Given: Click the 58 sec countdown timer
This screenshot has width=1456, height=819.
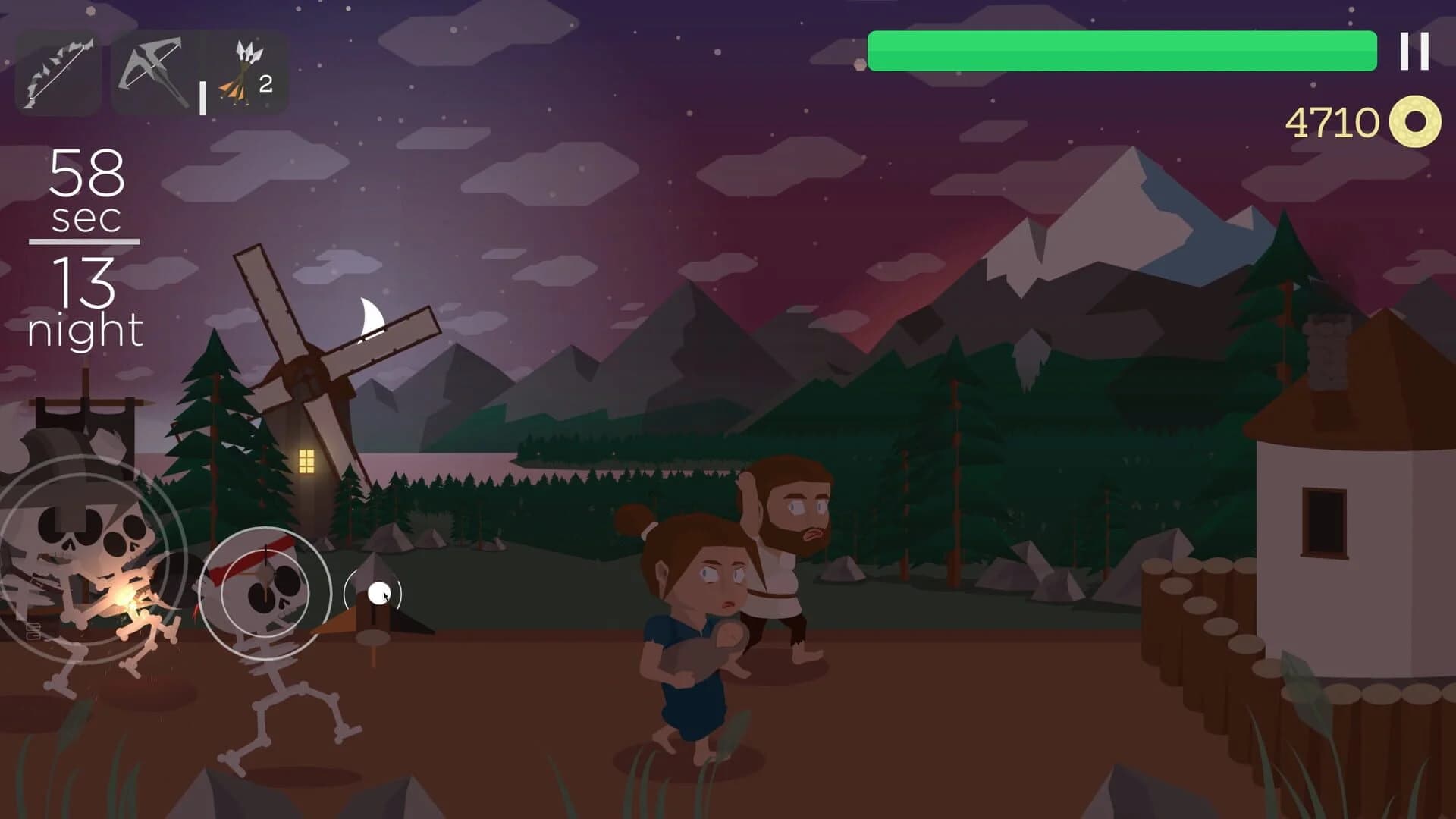Looking at the screenshot, I should click(x=86, y=187).
